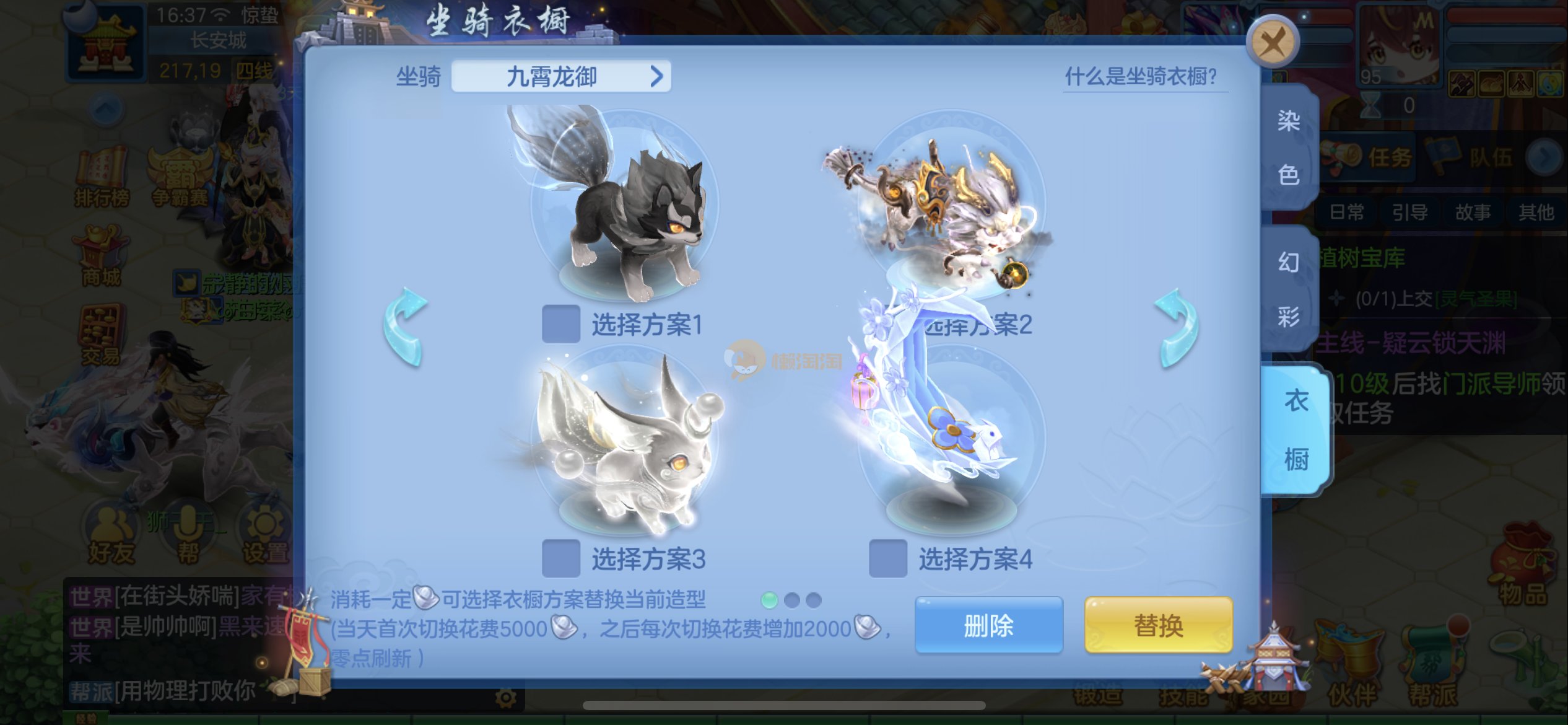Go to previous wardrobe page arrow

pyautogui.click(x=405, y=327)
